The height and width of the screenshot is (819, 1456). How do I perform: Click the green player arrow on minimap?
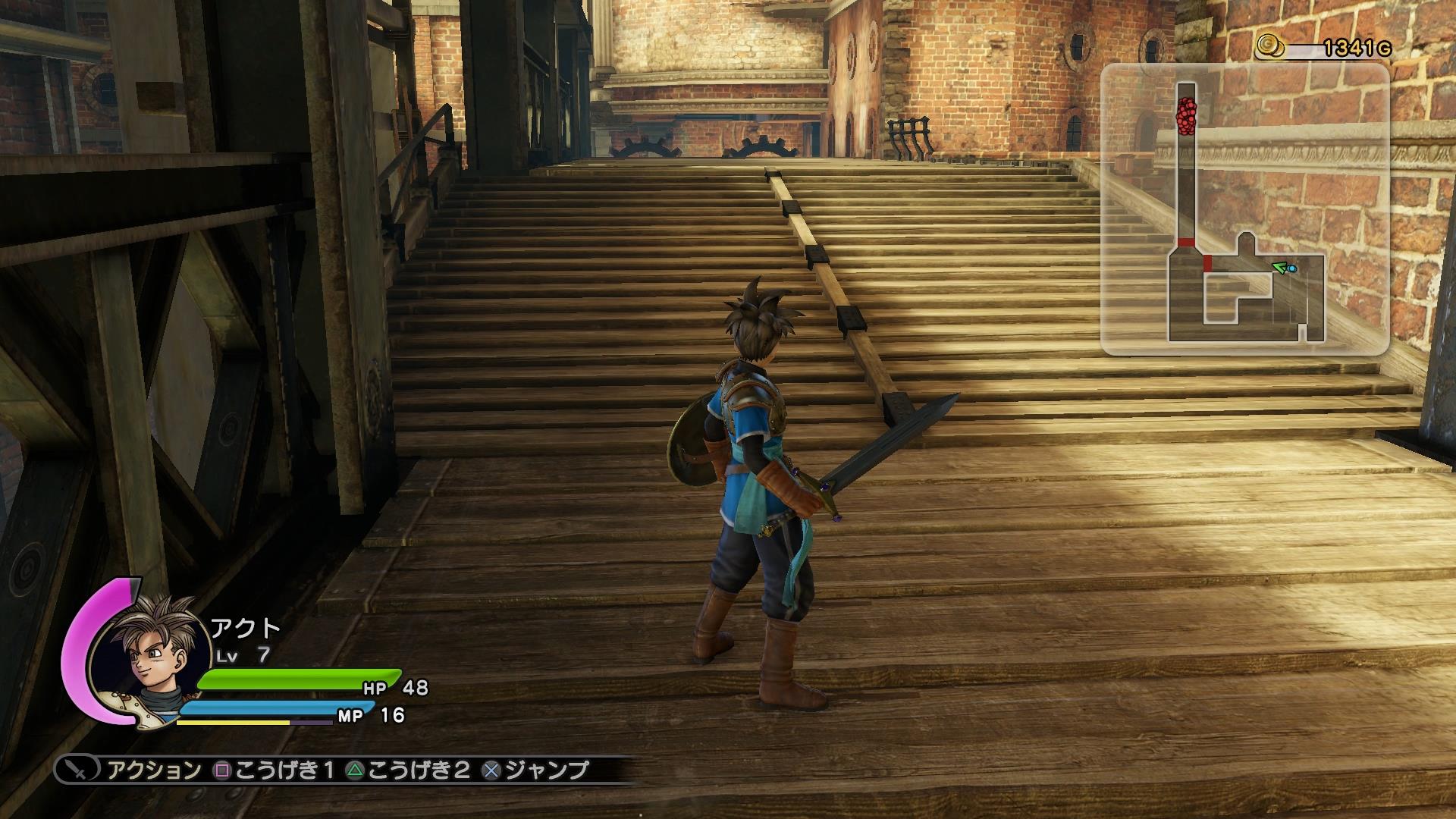pos(1279,268)
